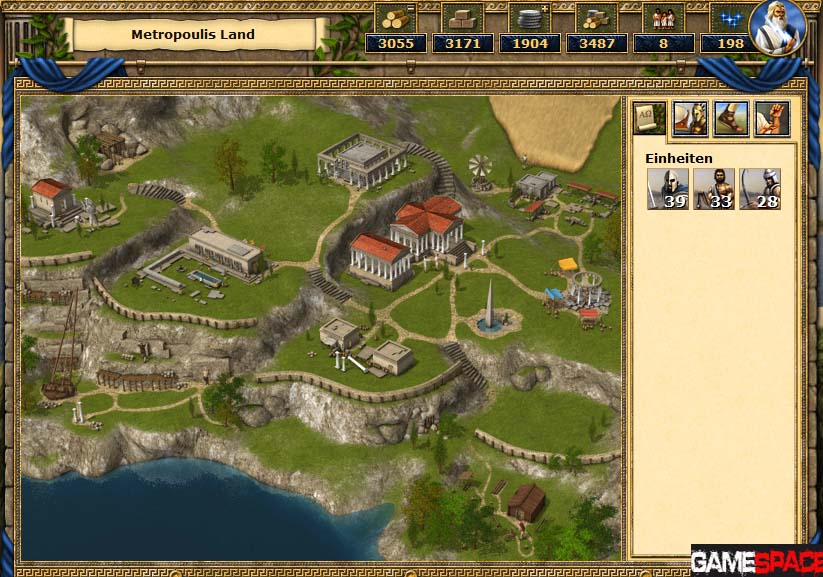The image size is (823, 577).
Task: Switch to the alpha-omega scroll tab
Action: [x=647, y=117]
